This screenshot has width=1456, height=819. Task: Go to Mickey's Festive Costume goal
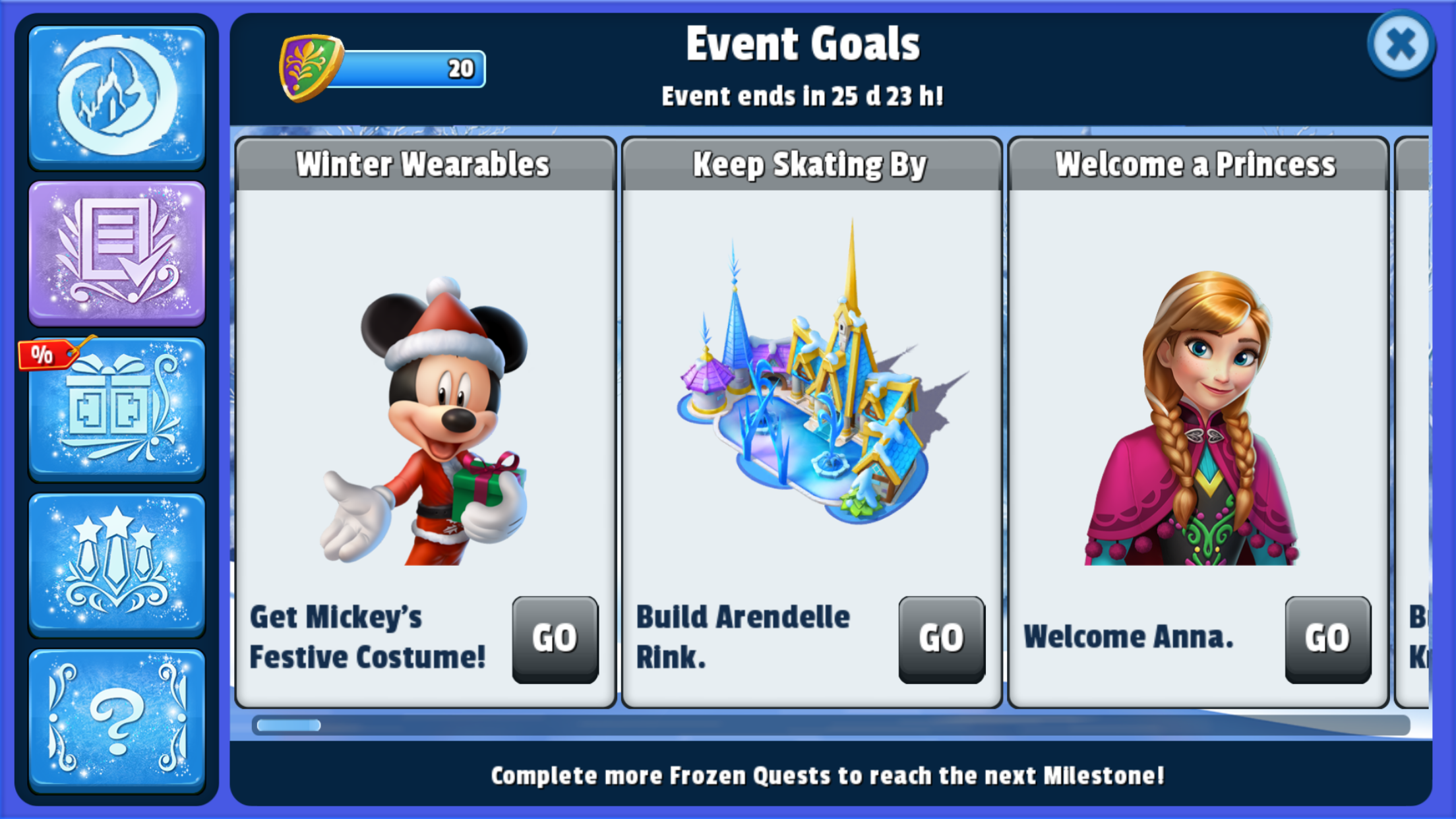pyautogui.click(x=555, y=638)
